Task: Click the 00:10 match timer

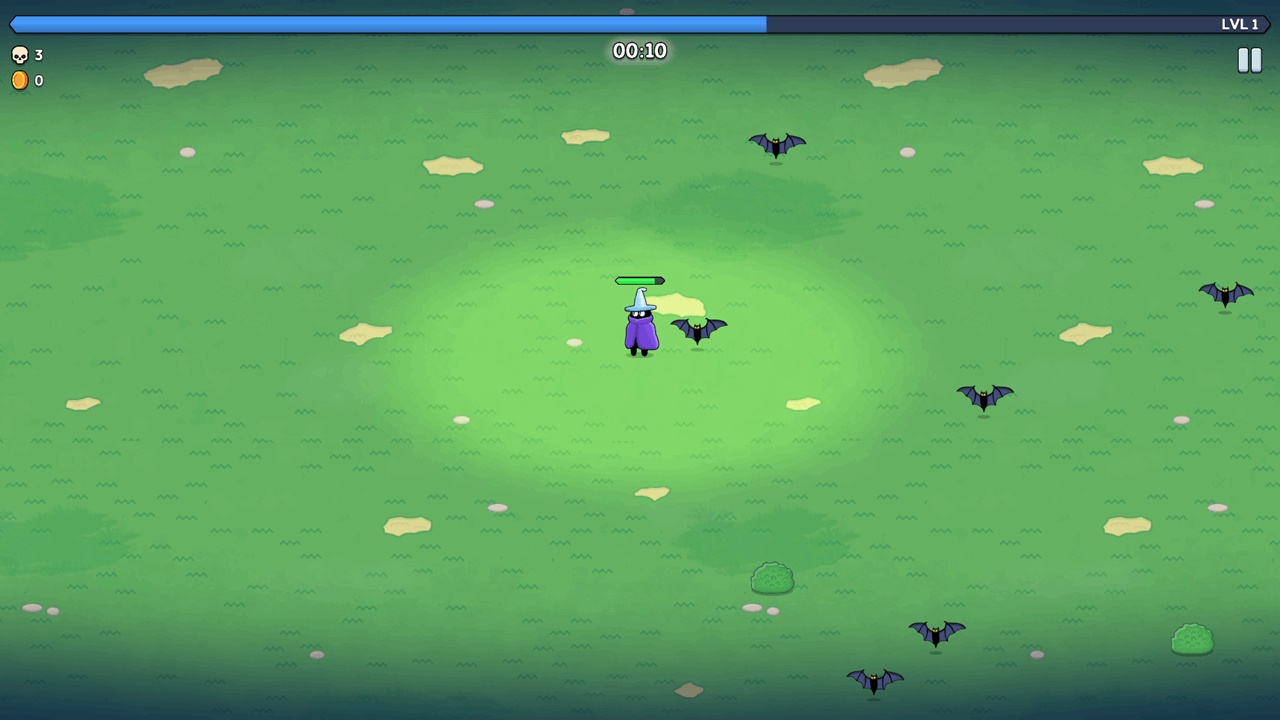Action: tap(639, 51)
